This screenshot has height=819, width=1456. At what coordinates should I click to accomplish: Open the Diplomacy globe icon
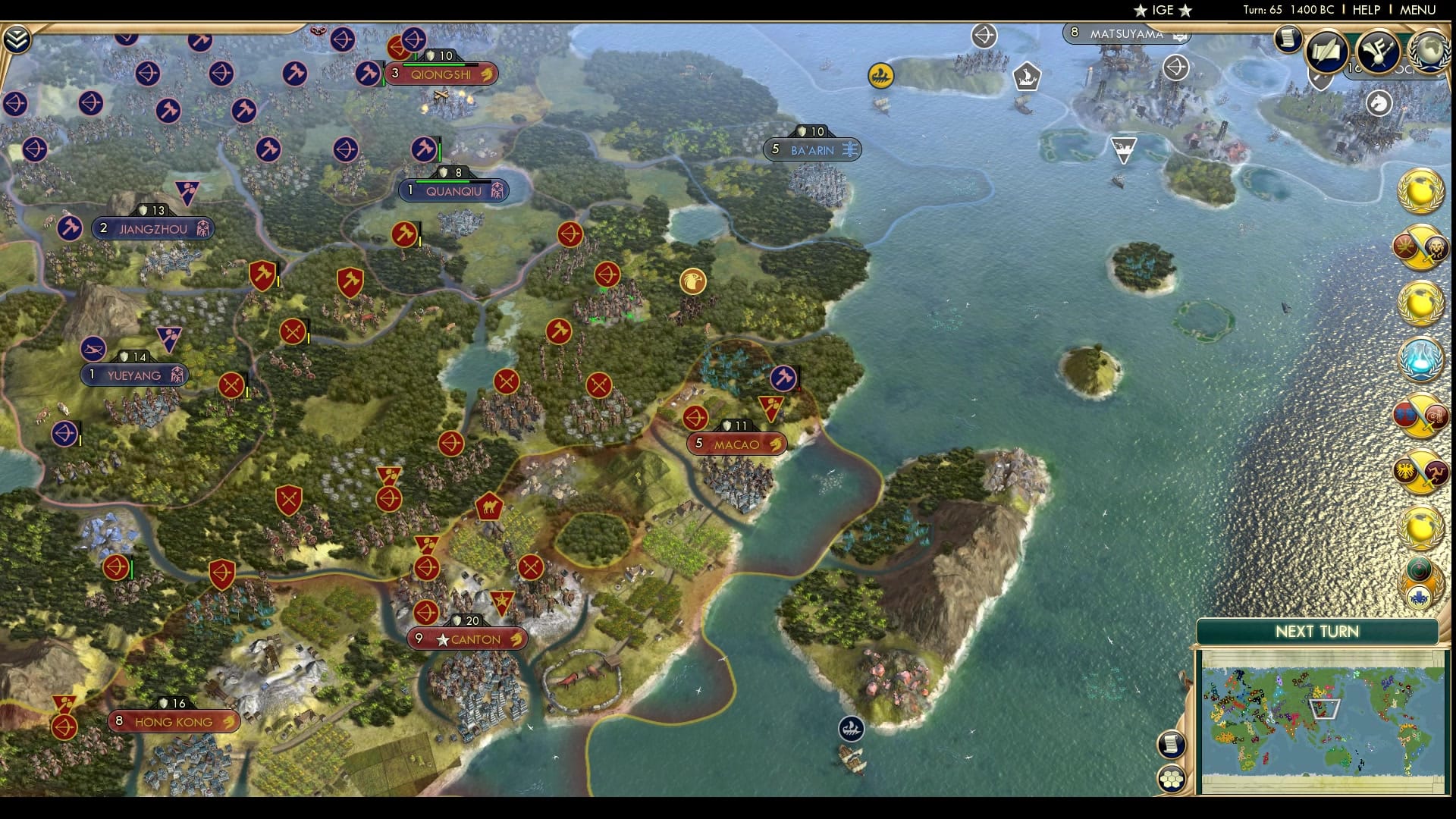(x=1429, y=52)
